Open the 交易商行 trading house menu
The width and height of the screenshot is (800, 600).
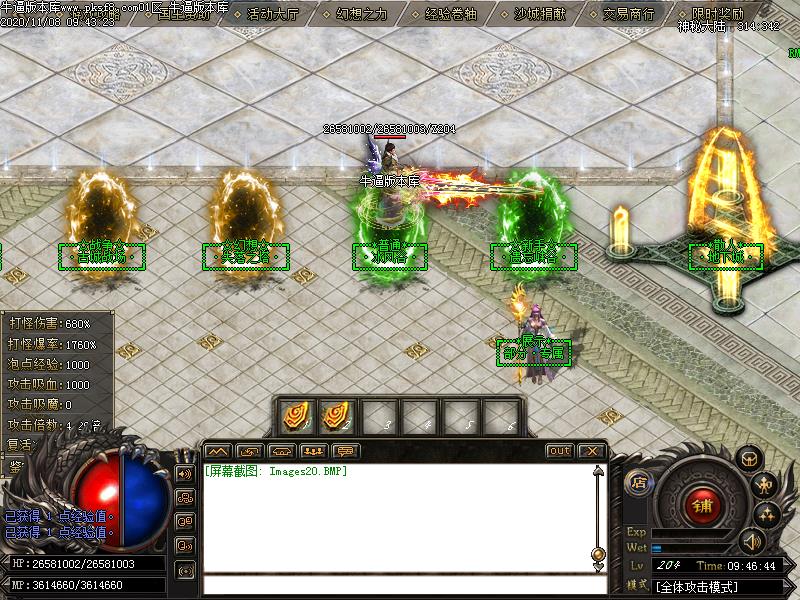(x=628, y=14)
